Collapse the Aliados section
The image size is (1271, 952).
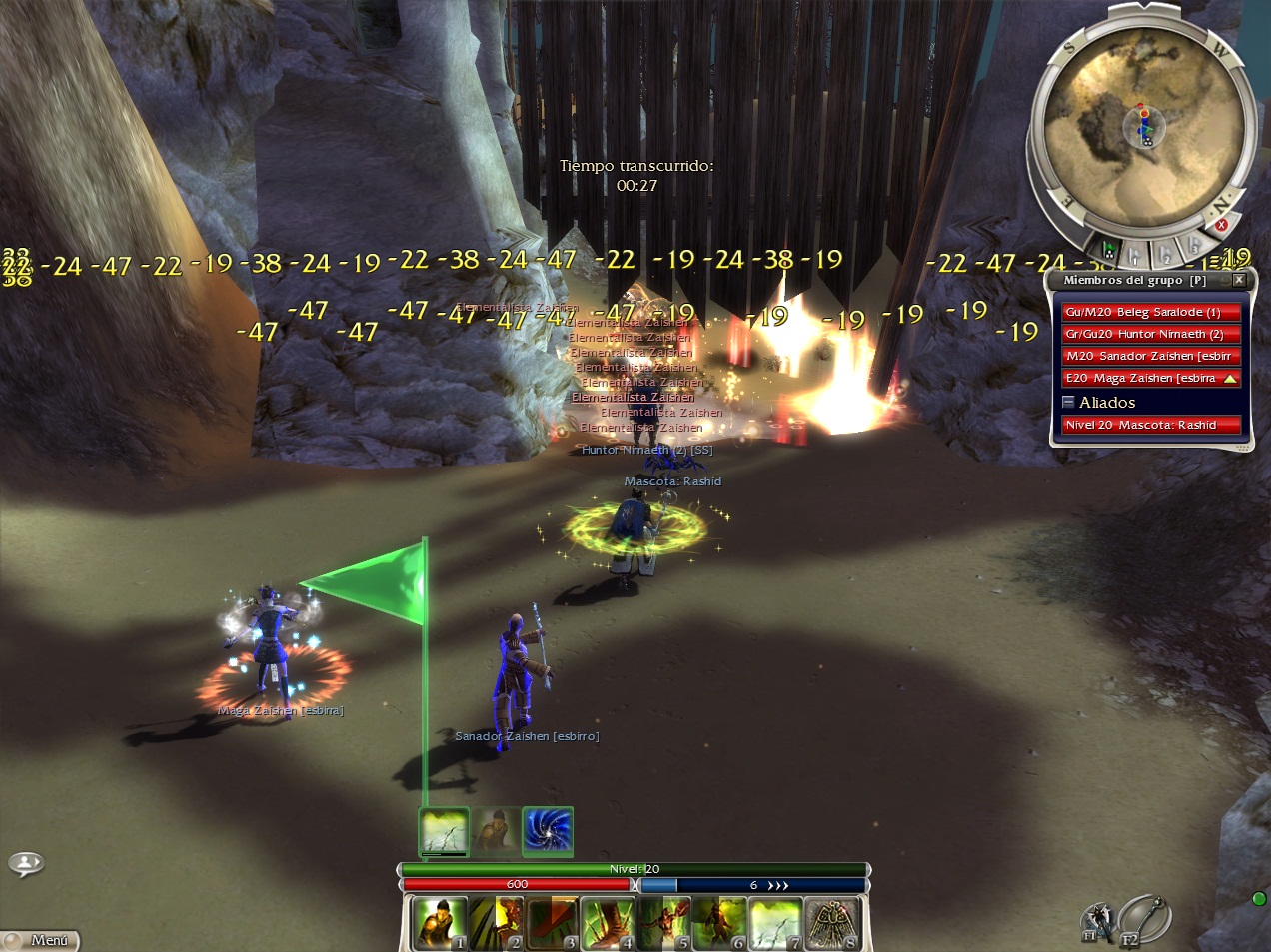1068,402
